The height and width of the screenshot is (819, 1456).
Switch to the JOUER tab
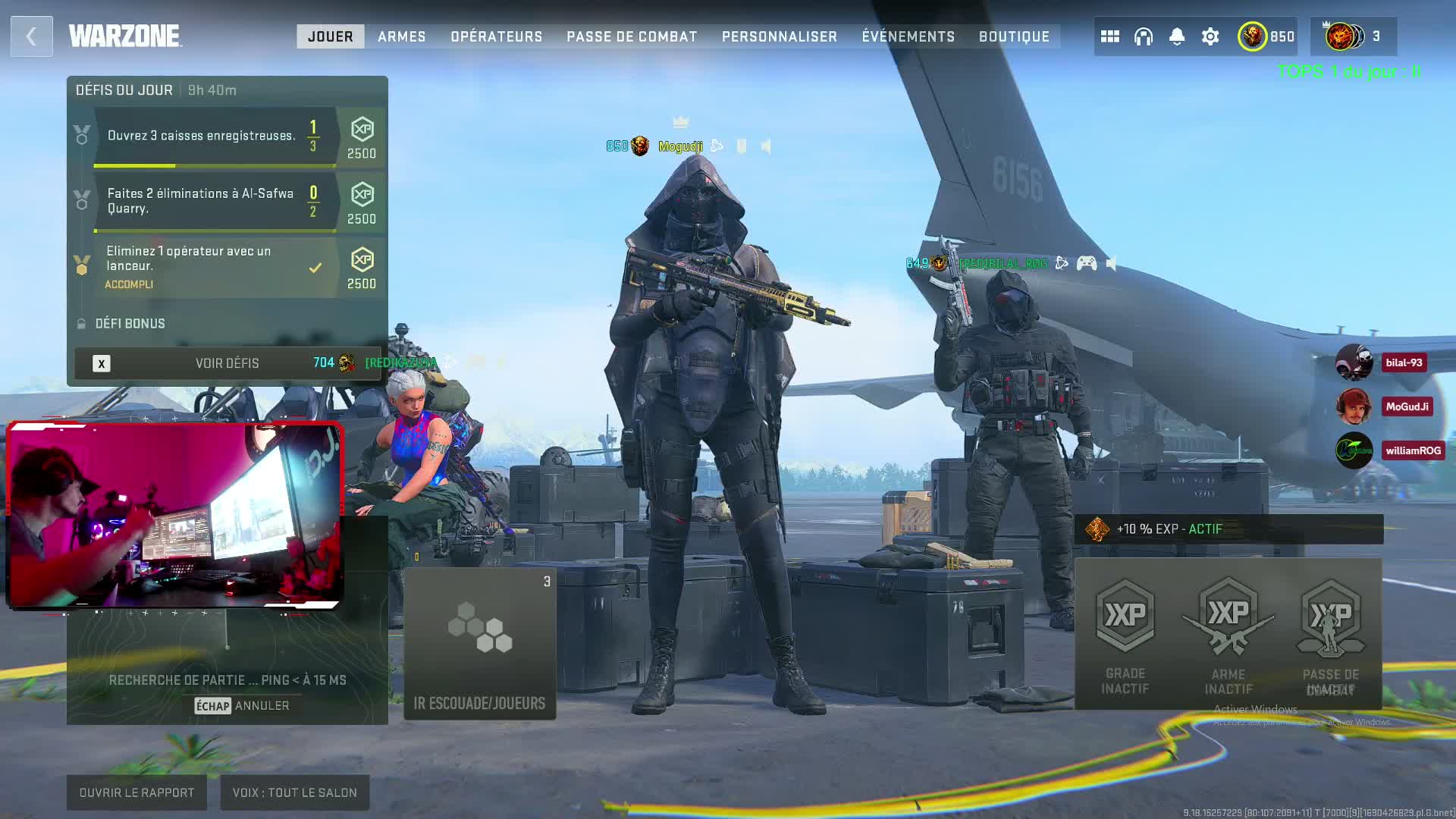[330, 36]
